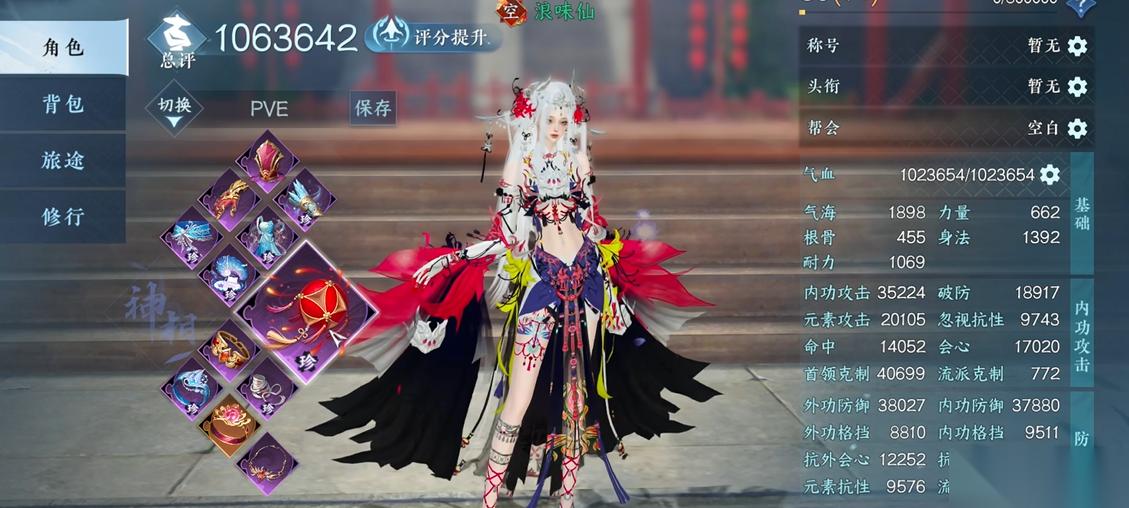Image resolution: width=1129 pixels, height=508 pixels.
Task: Select the 修行 cultivation tab
Action: [x=62, y=216]
